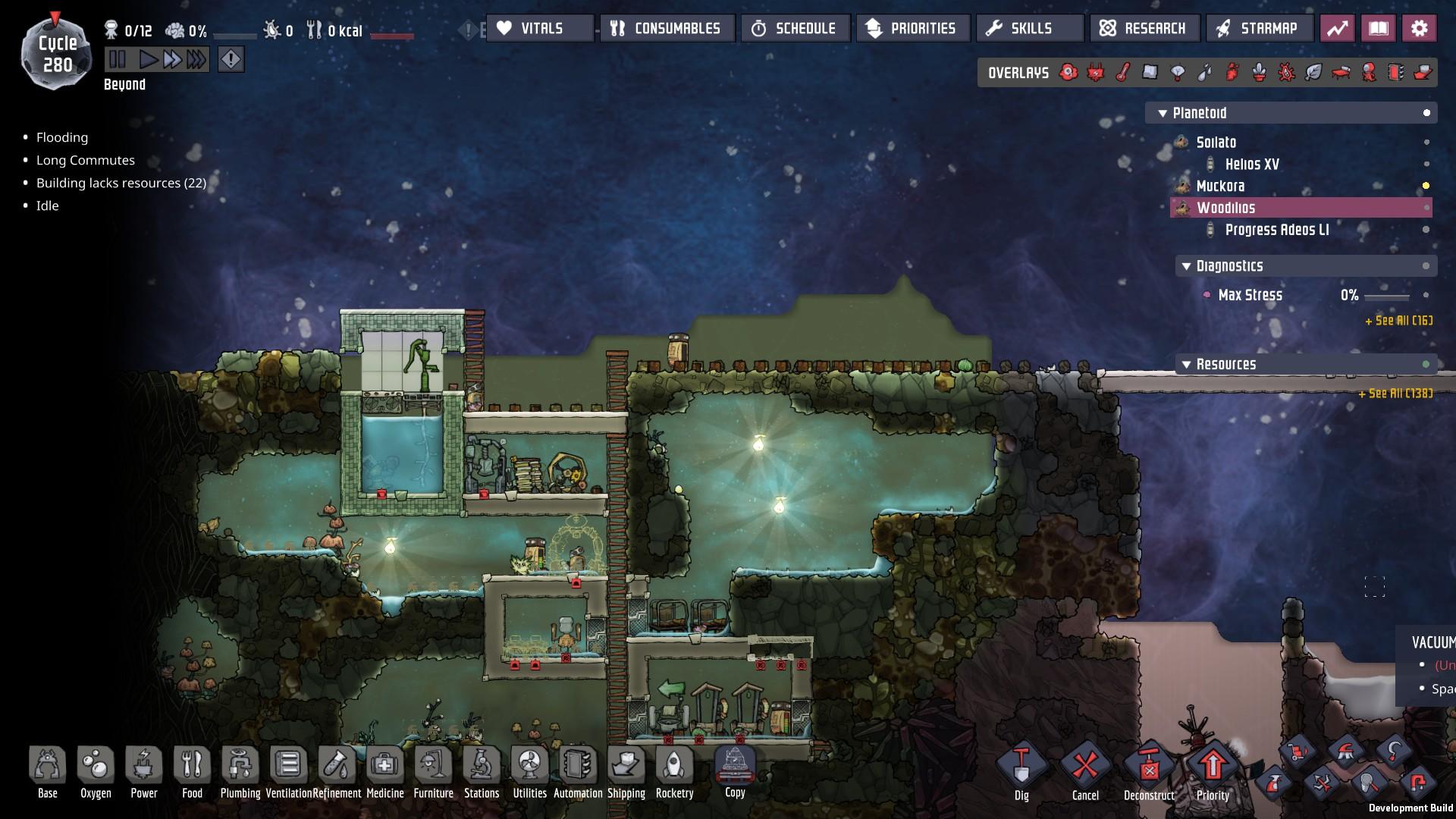The height and width of the screenshot is (819, 1456).
Task: Pause the game simulation
Action: click(x=118, y=59)
